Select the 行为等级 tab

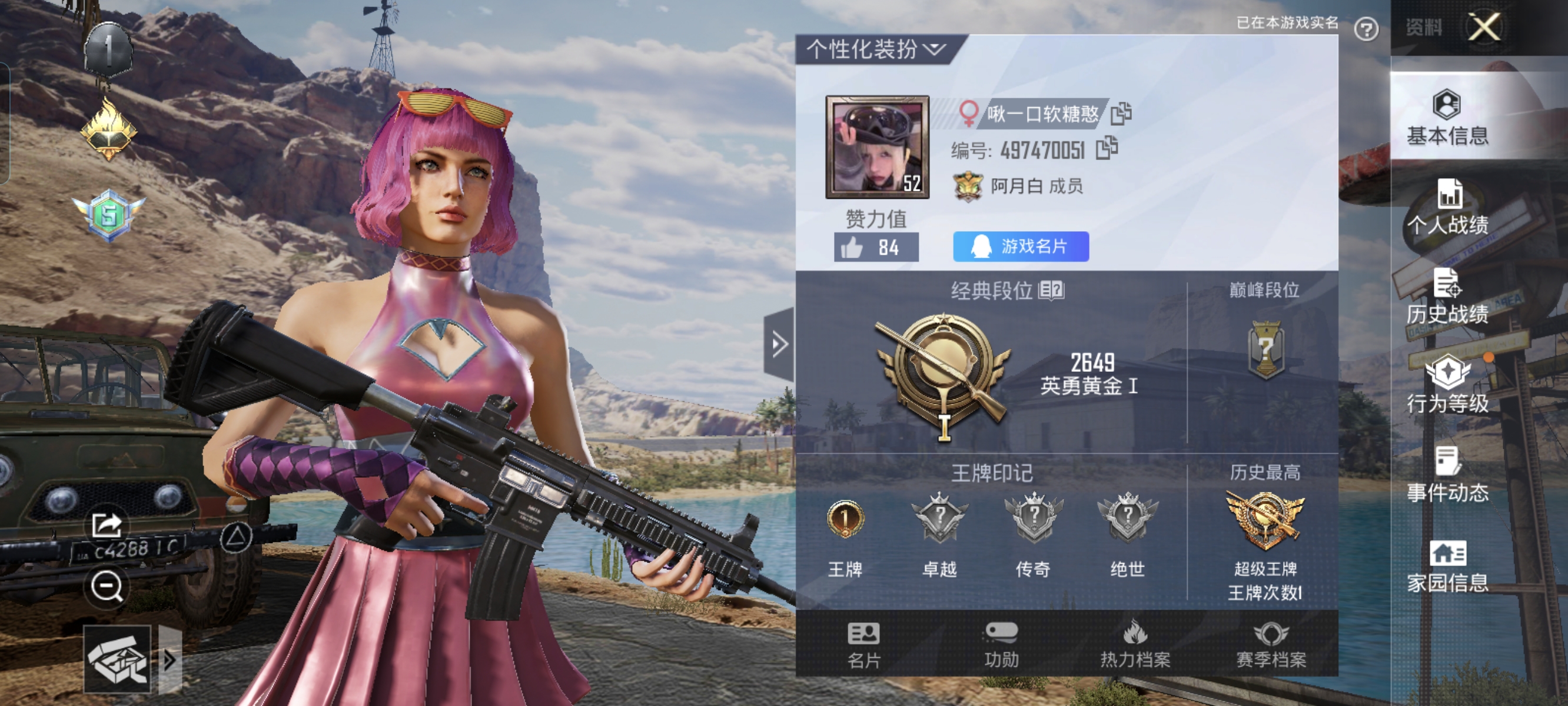point(1447,386)
